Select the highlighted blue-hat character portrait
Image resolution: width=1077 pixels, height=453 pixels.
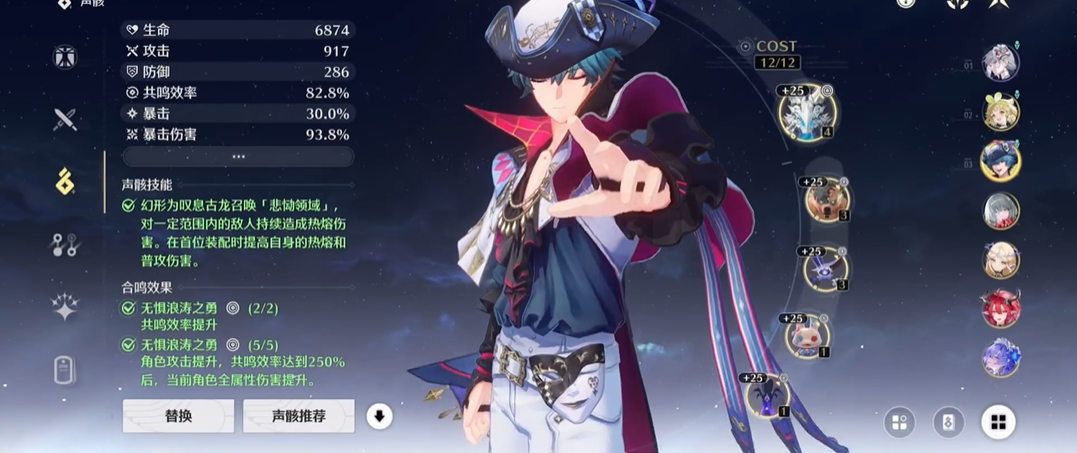click(x=1000, y=160)
